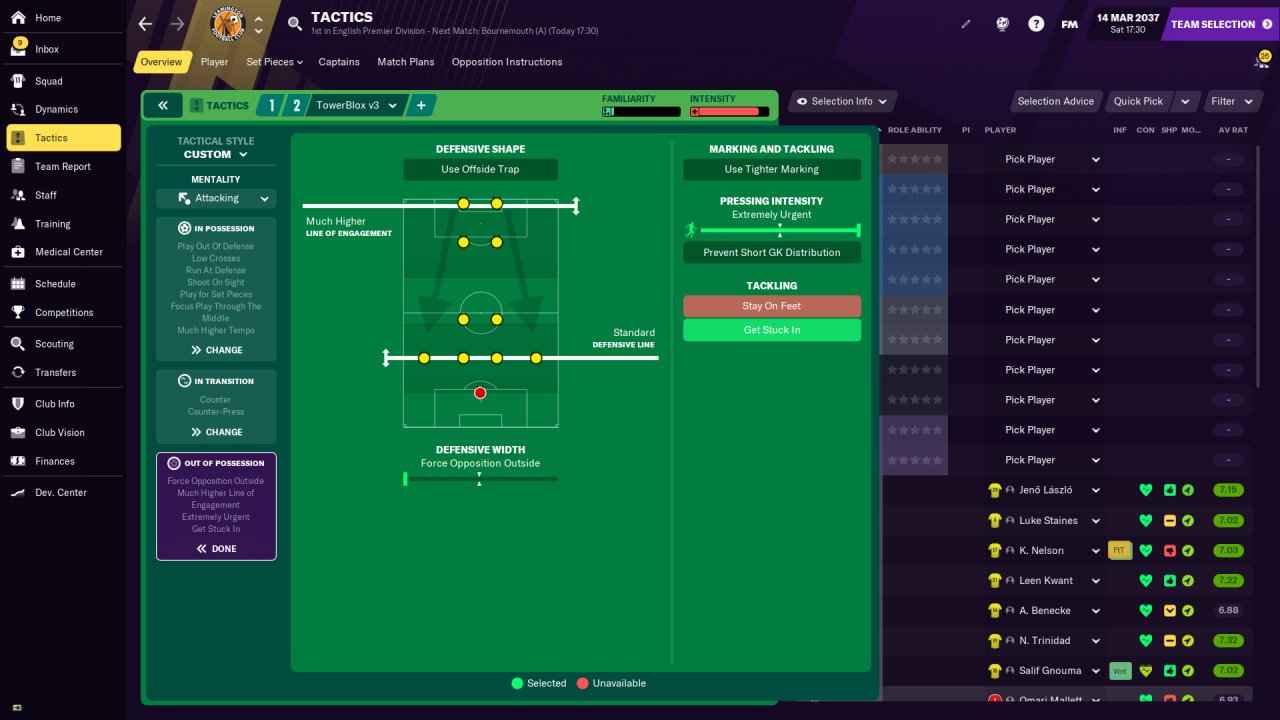Viewport: 1280px width, 720px height.
Task: Select the Match Plans tab
Action: pyautogui.click(x=405, y=62)
